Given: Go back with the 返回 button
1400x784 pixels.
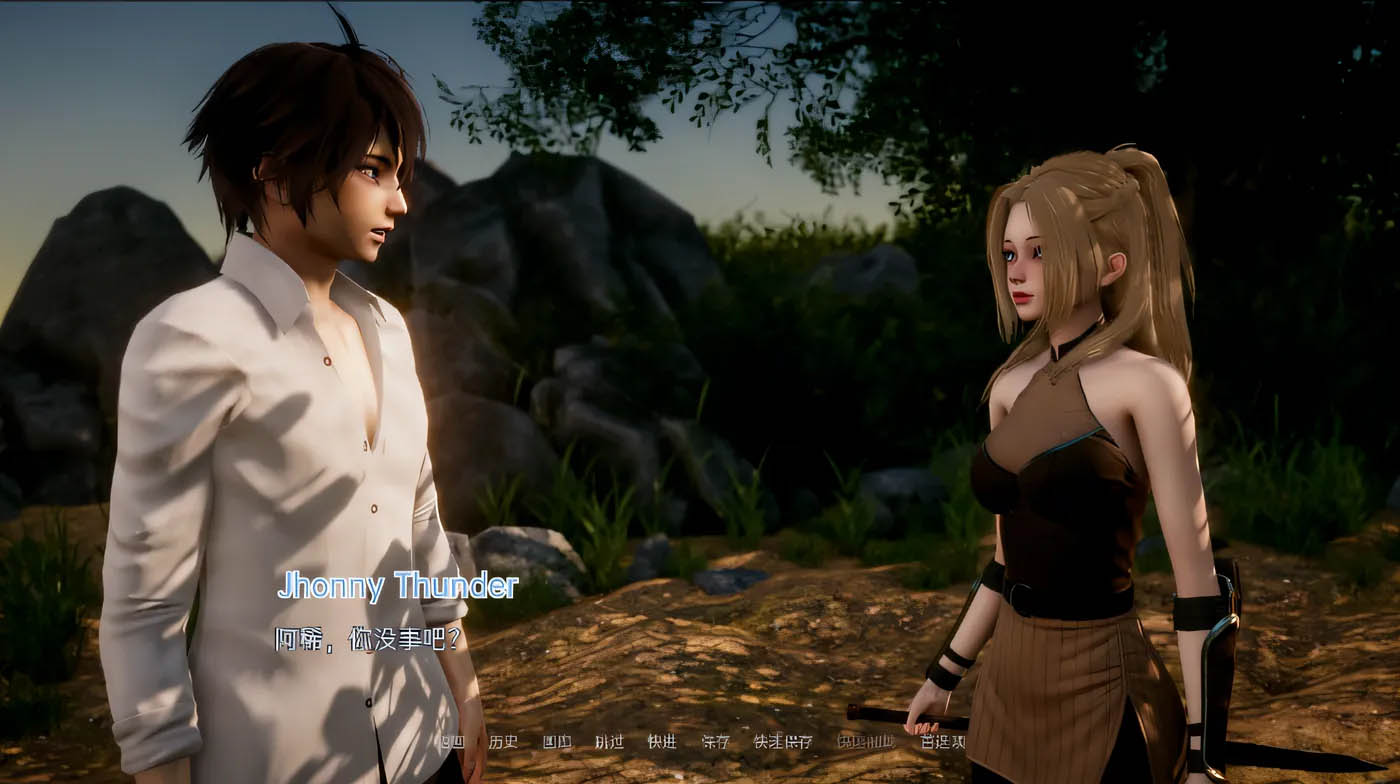Looking at the screenshot, I should tap(452, 742).
